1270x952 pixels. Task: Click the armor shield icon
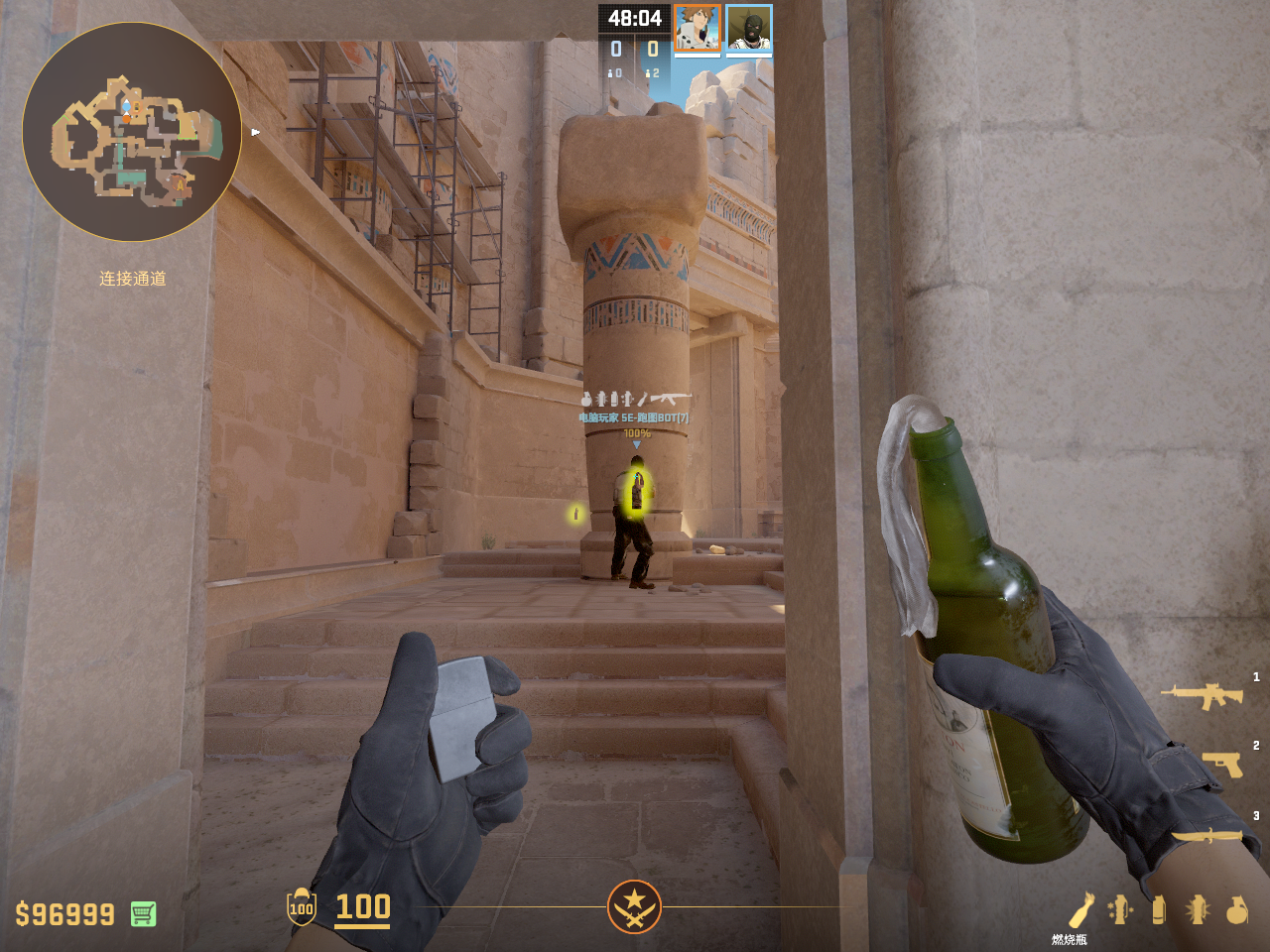click(x=302, y=906)
